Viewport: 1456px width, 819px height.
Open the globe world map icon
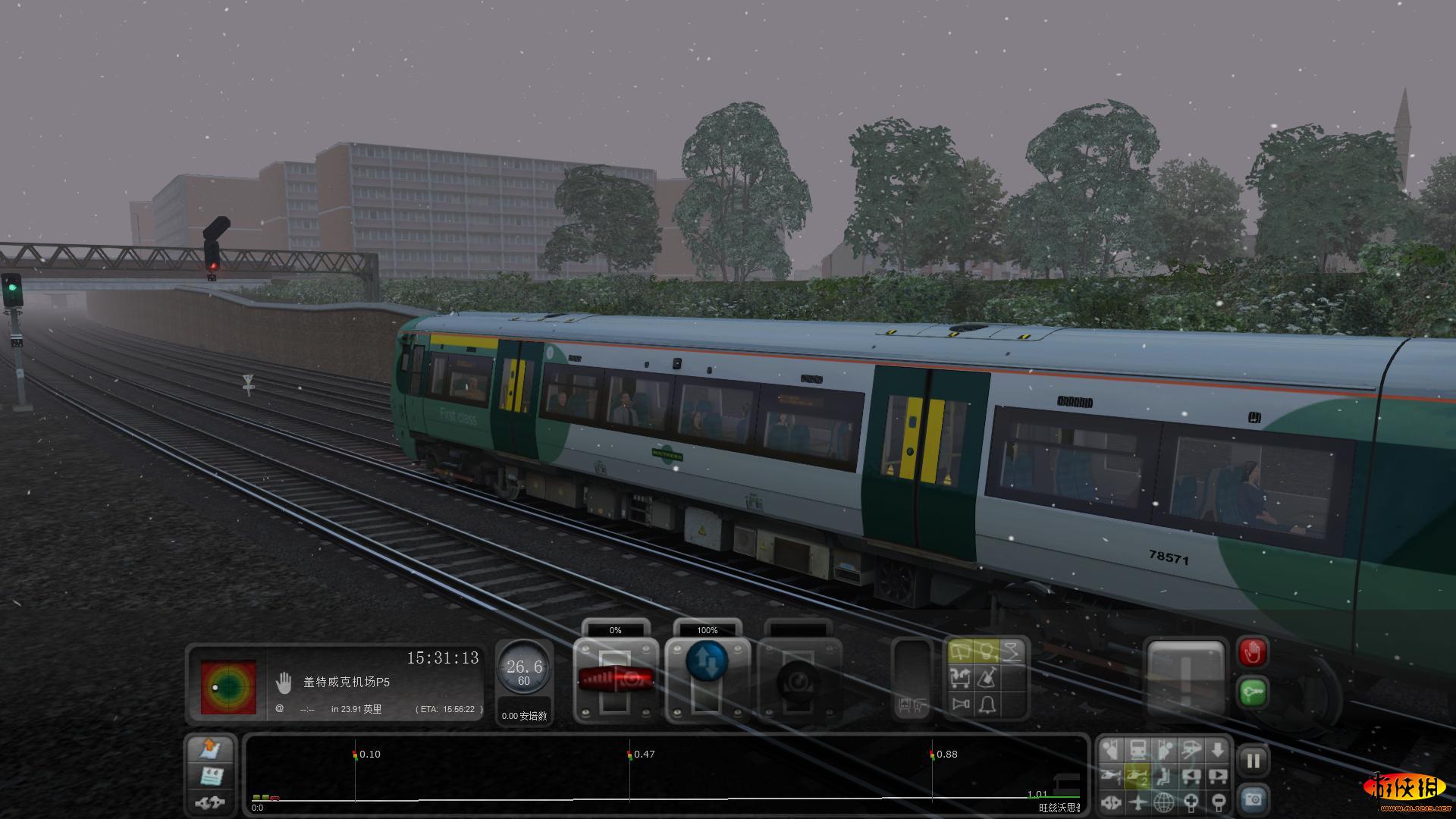click(1164, 801)
